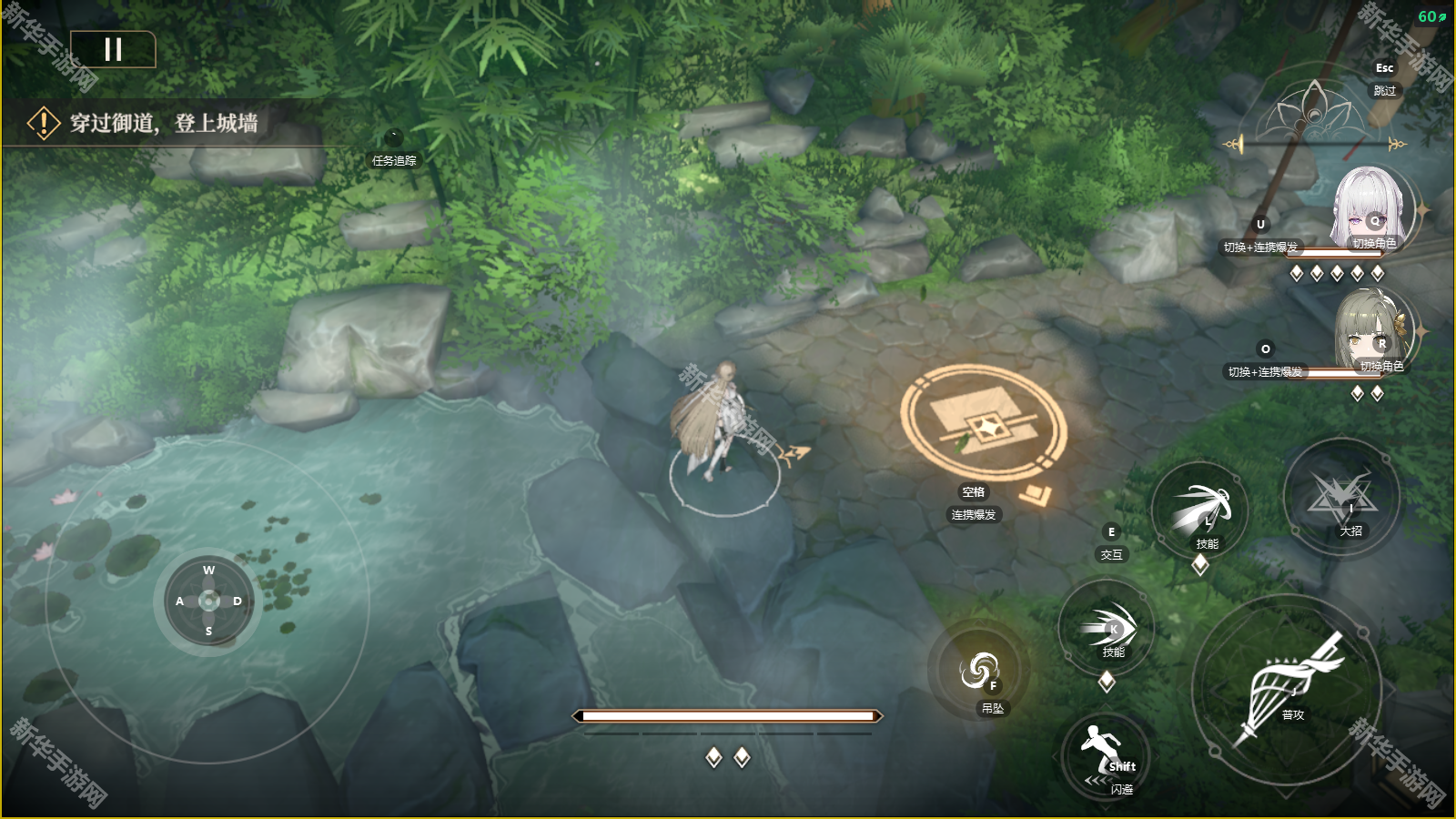Click the virtual movement joystick center
The height and width of the screenshot is (819, 1456).
(208, 601)
